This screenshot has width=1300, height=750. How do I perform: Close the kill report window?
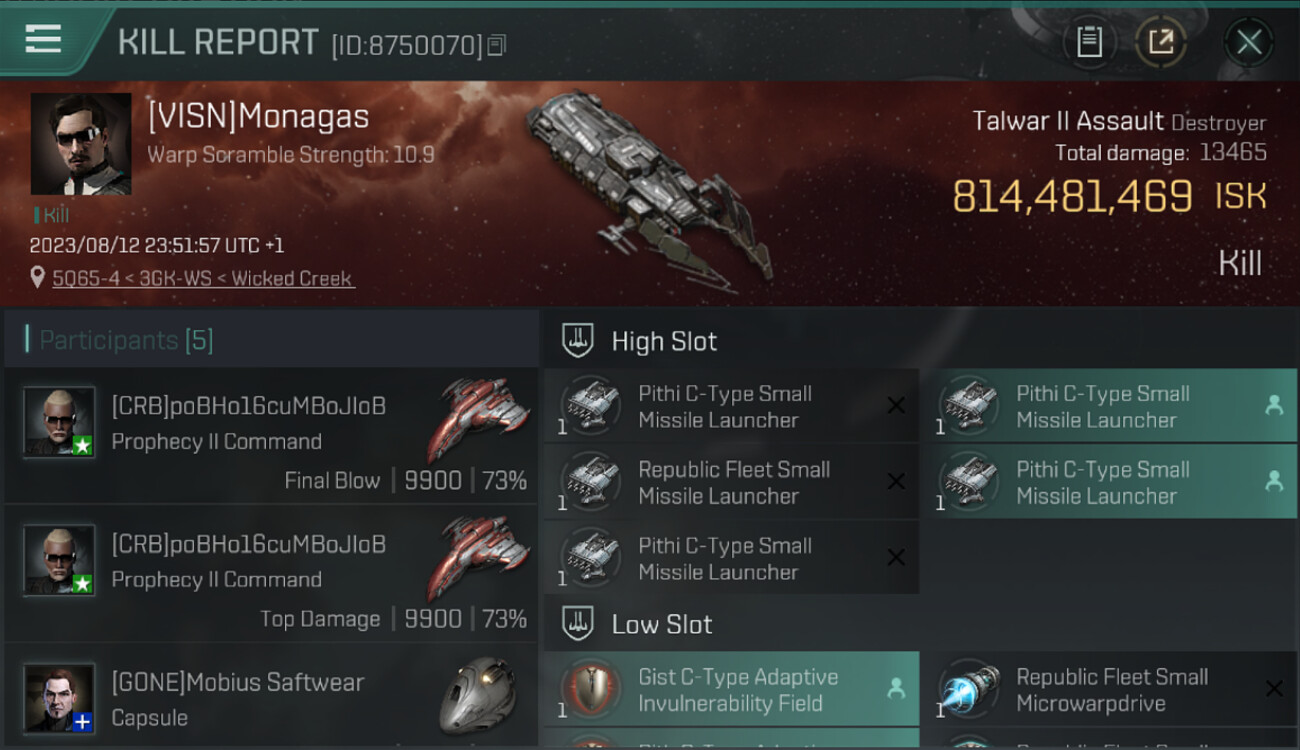(1249, 42)
